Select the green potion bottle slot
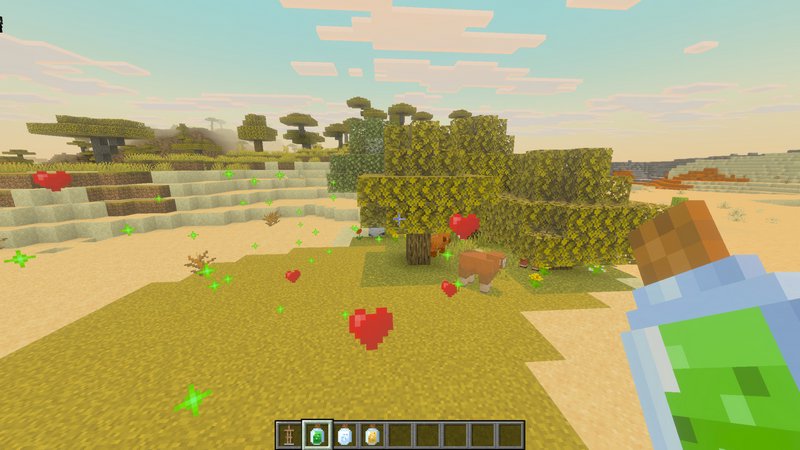Screen dimensions: 800x450 click(x=317, y=435)
